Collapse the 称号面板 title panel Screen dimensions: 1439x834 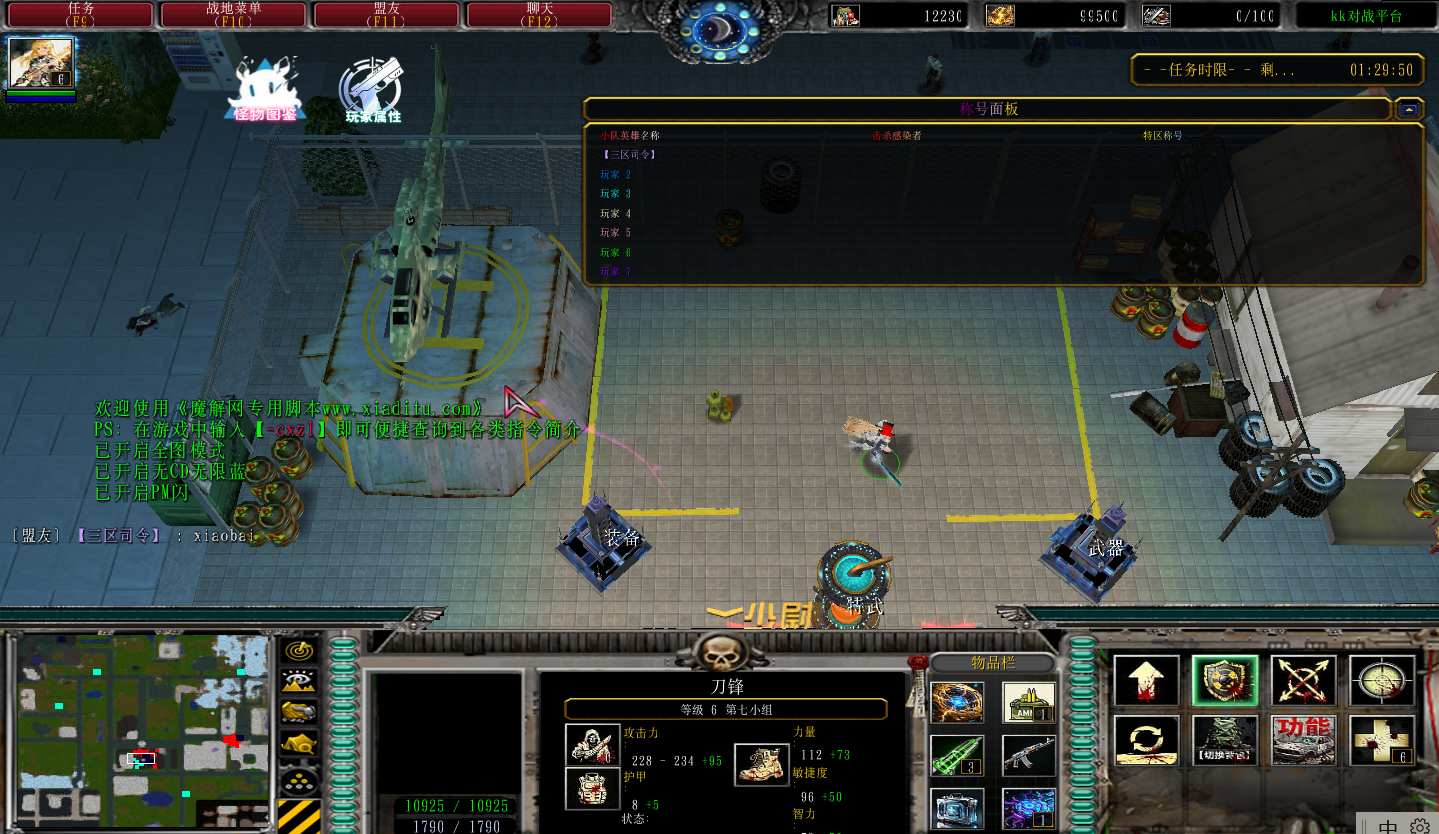click(x=1410, y=109)
